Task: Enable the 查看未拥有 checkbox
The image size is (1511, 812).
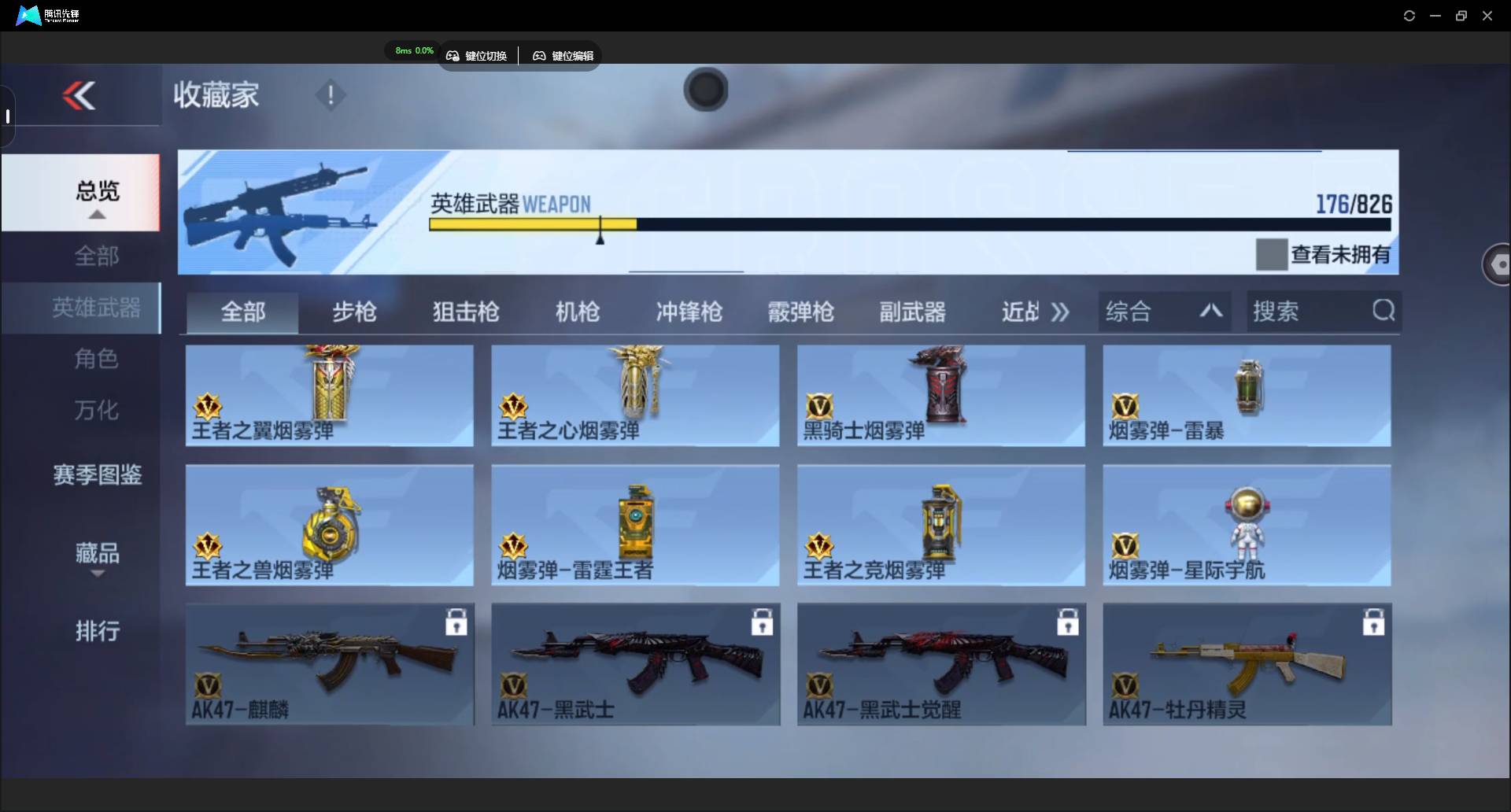Action: 1271,253
